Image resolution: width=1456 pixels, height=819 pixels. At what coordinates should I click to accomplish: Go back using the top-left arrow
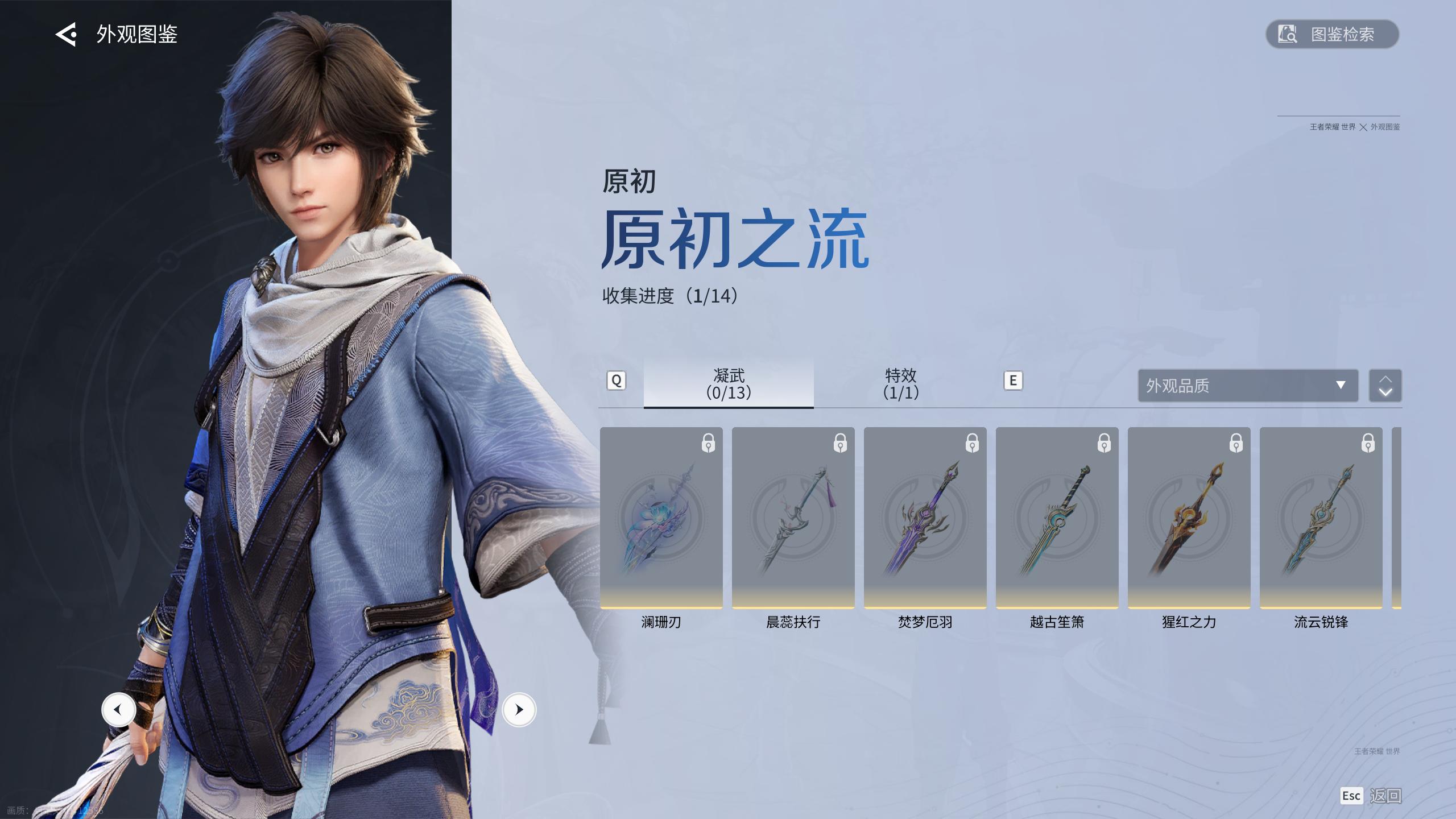(x=66, y=35)
